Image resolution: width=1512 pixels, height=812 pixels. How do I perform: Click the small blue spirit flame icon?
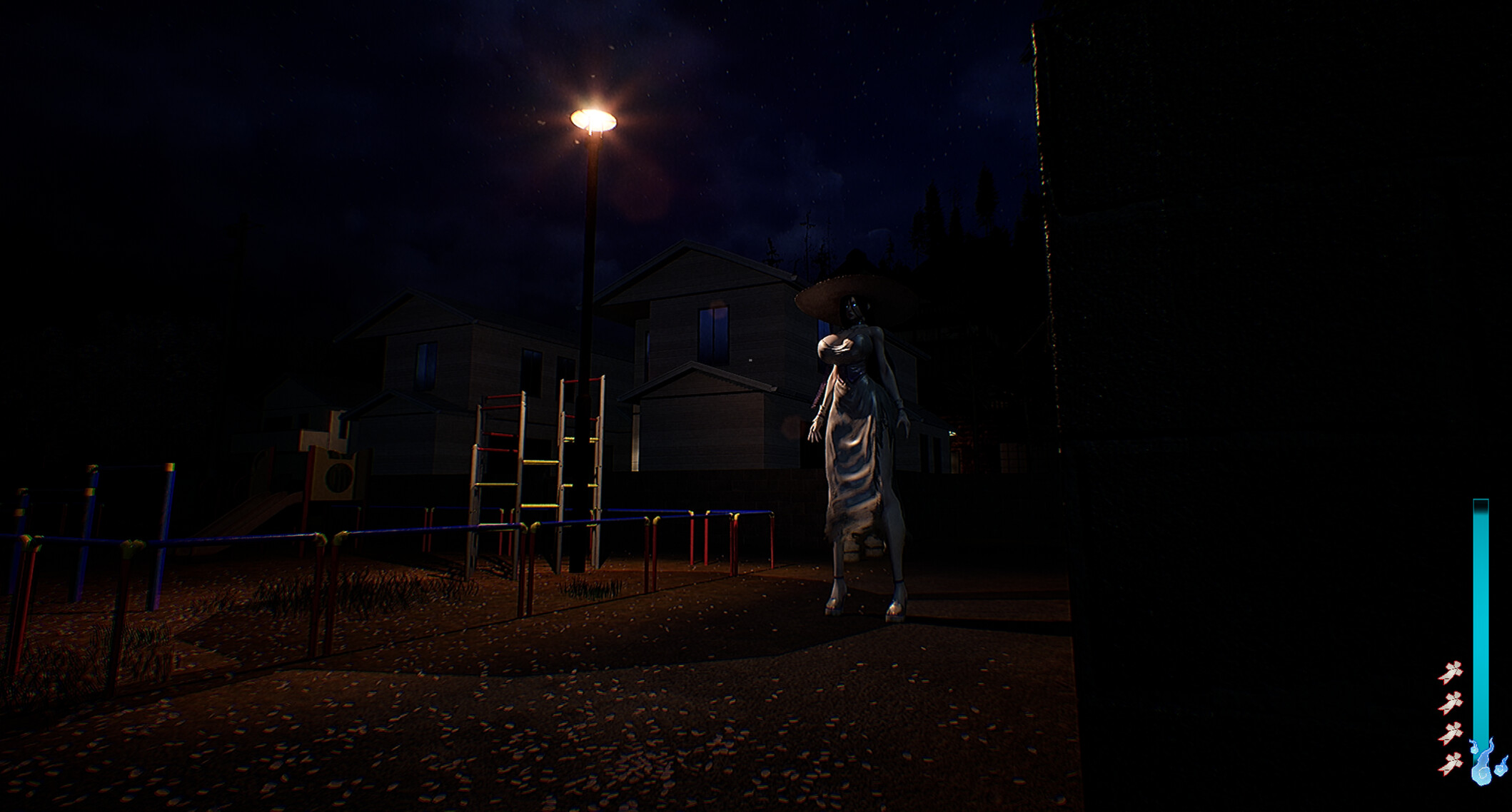[x=1500, y=770]
